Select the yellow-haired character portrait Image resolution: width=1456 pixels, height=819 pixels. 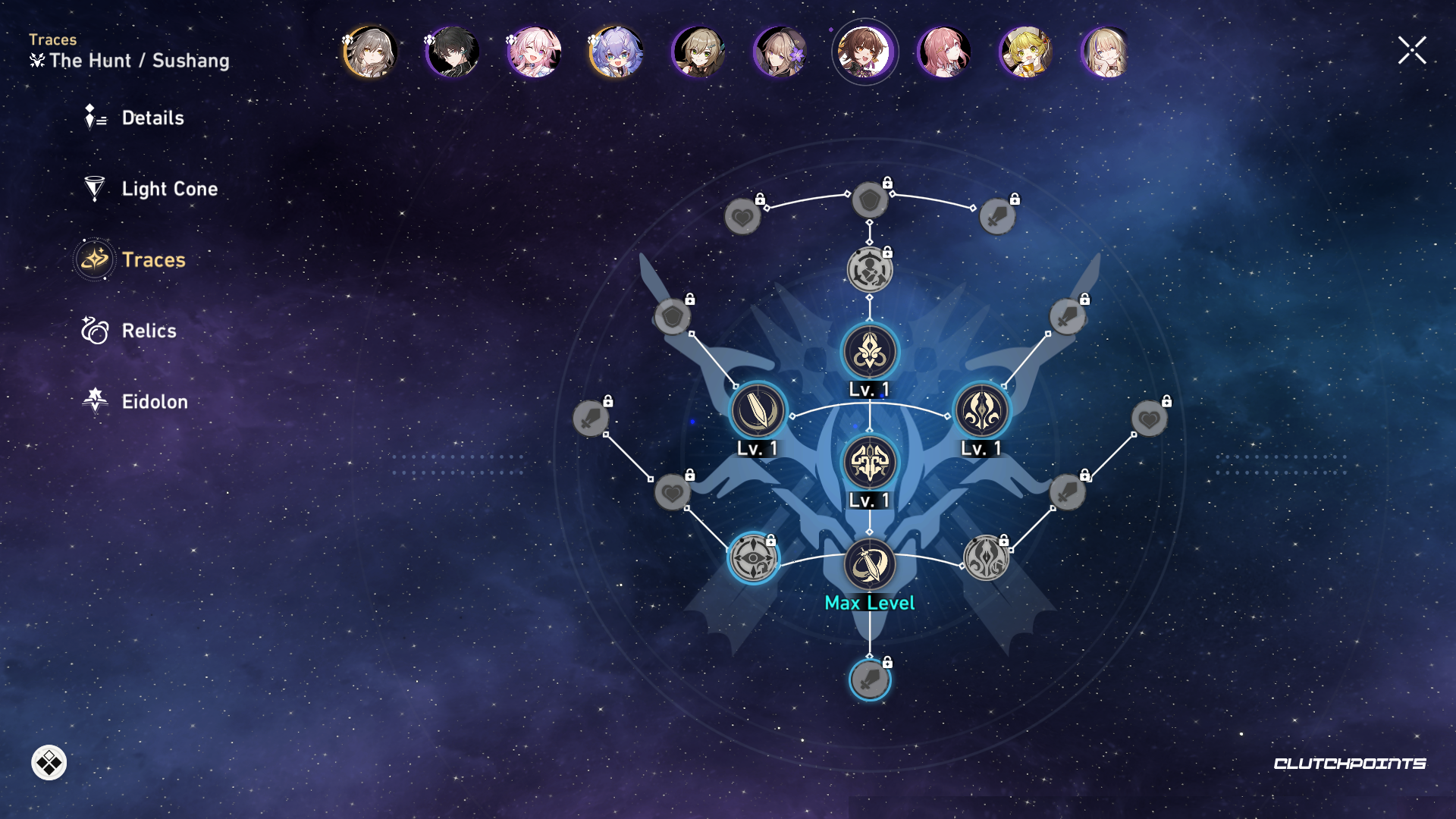click(1025, 52)
